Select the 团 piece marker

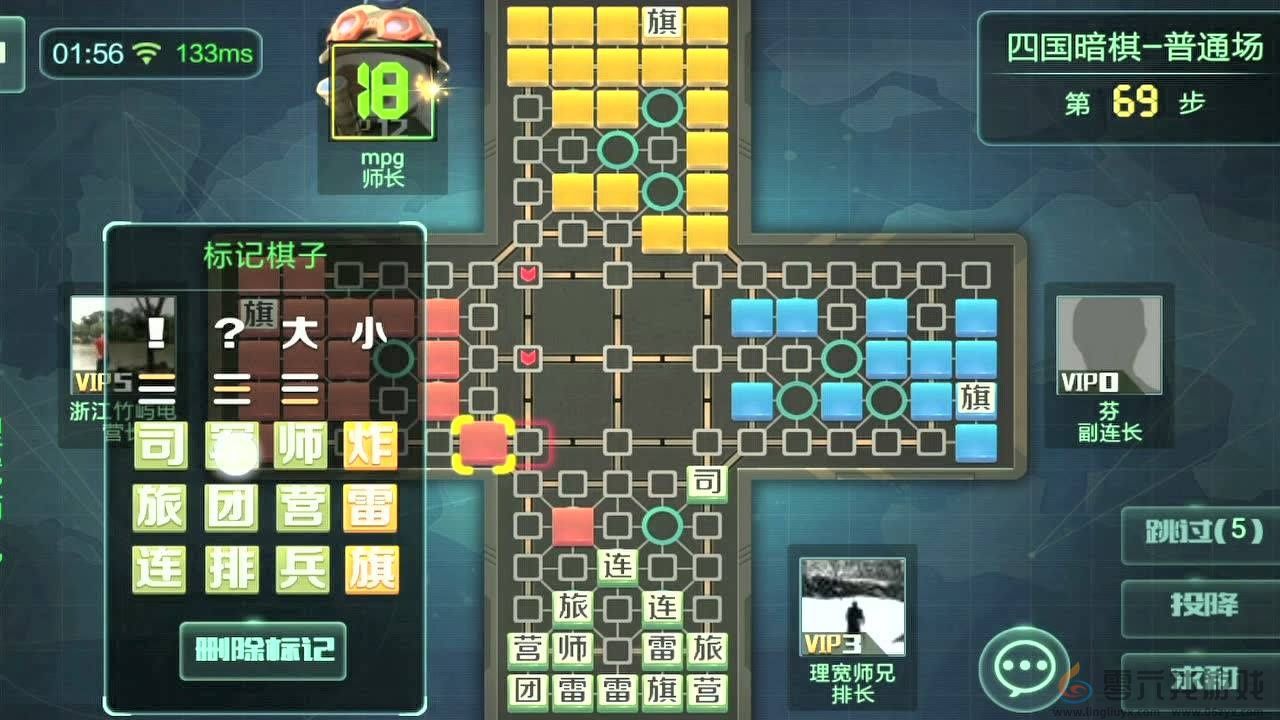point(230,510)
